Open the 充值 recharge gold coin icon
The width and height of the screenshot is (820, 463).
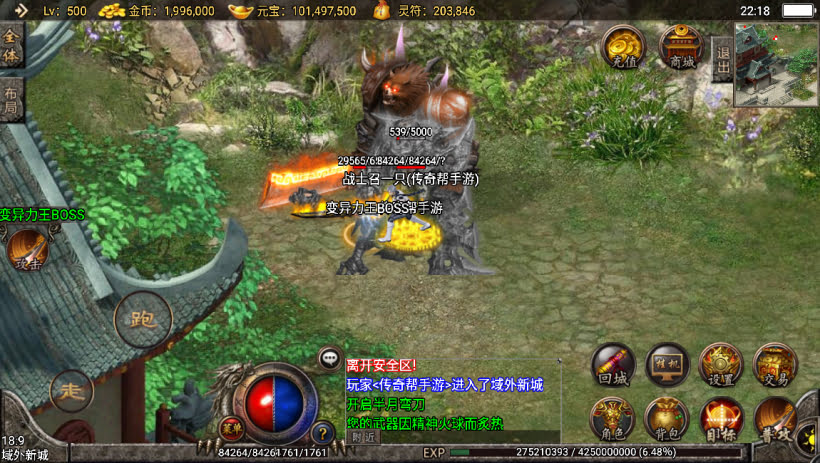point(622,46)
